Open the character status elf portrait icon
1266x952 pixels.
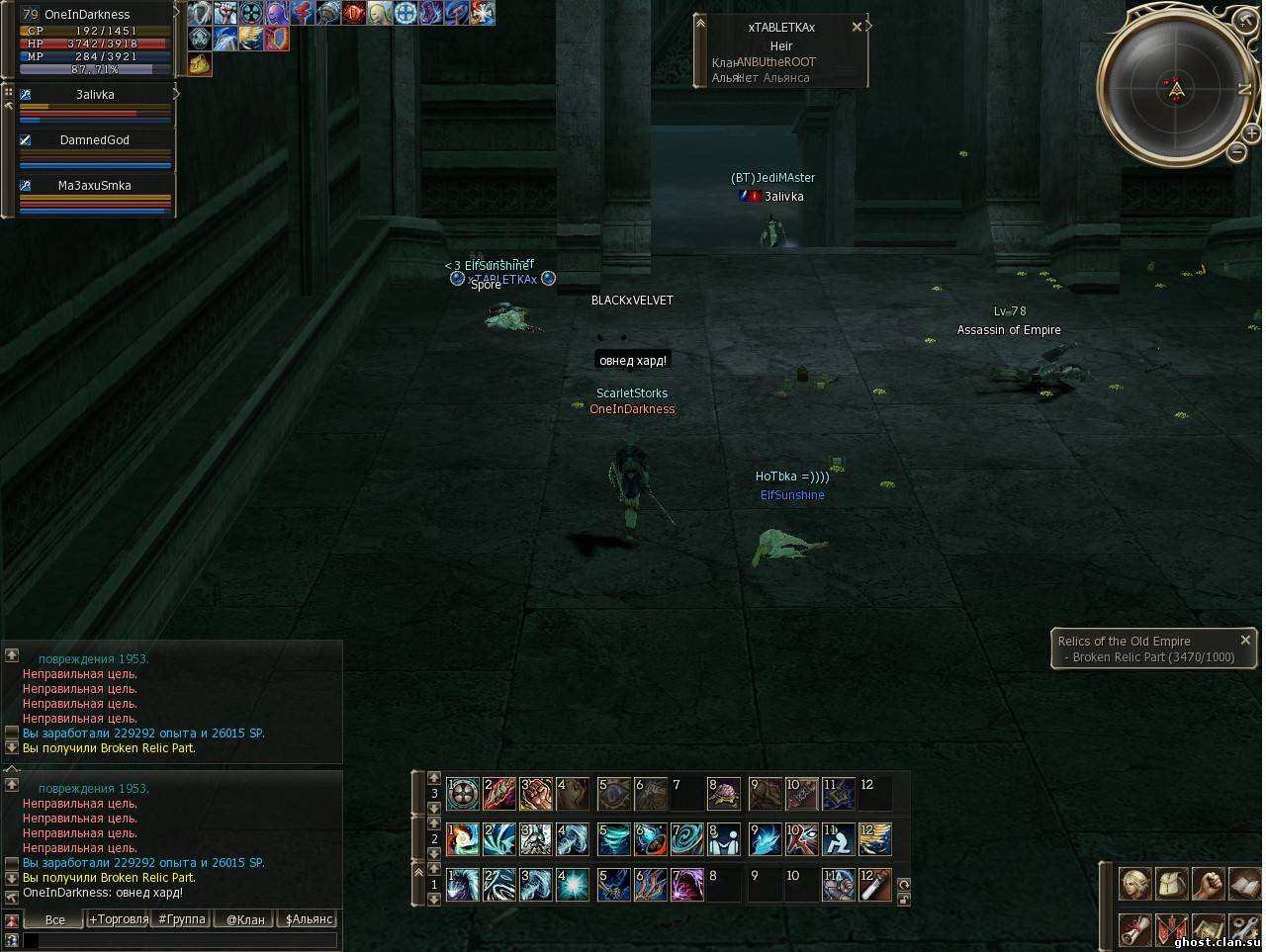pyautogui.click(x=1135, y=883)
